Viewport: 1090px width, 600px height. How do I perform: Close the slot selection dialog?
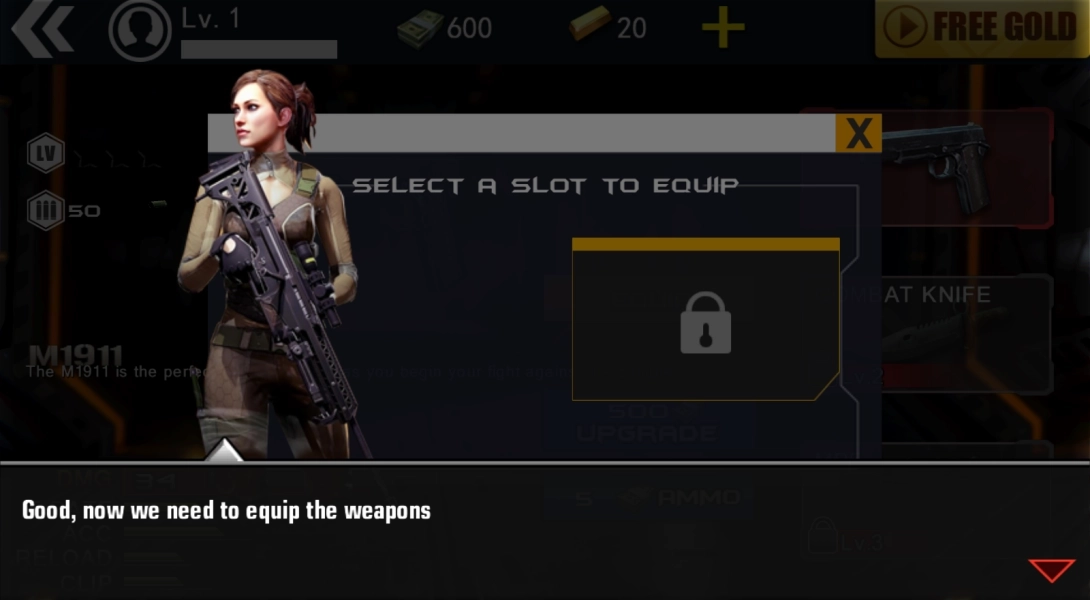(x=858, y=133)
